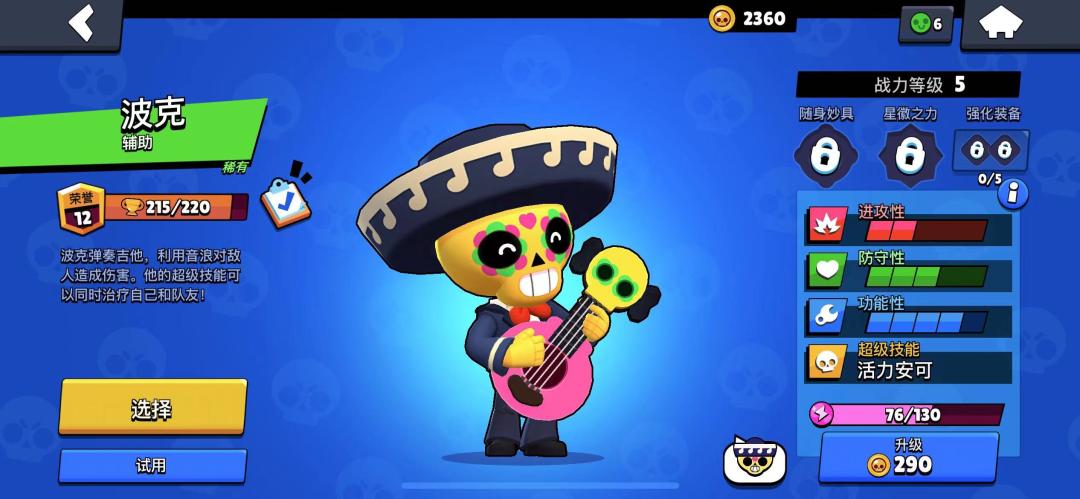View the 功能性 utility stat row
Screen dimensions: 1080x499
point(908,316)
